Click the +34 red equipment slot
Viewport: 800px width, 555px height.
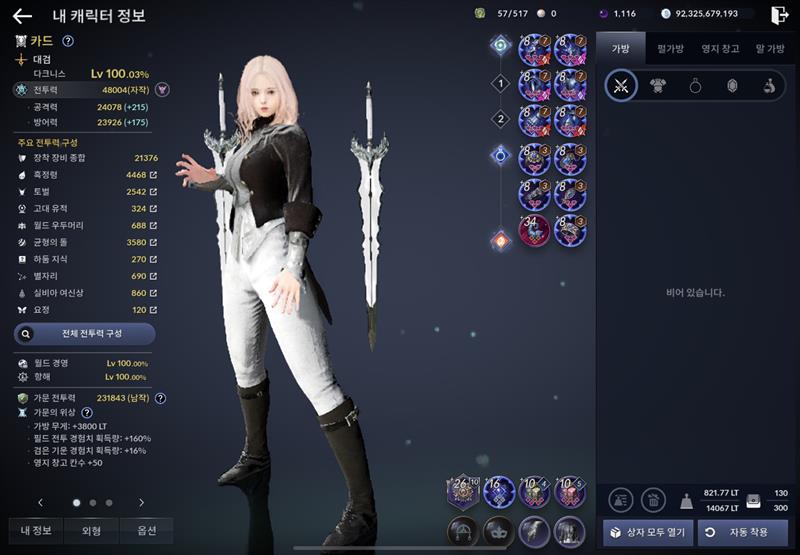(535, 229)
